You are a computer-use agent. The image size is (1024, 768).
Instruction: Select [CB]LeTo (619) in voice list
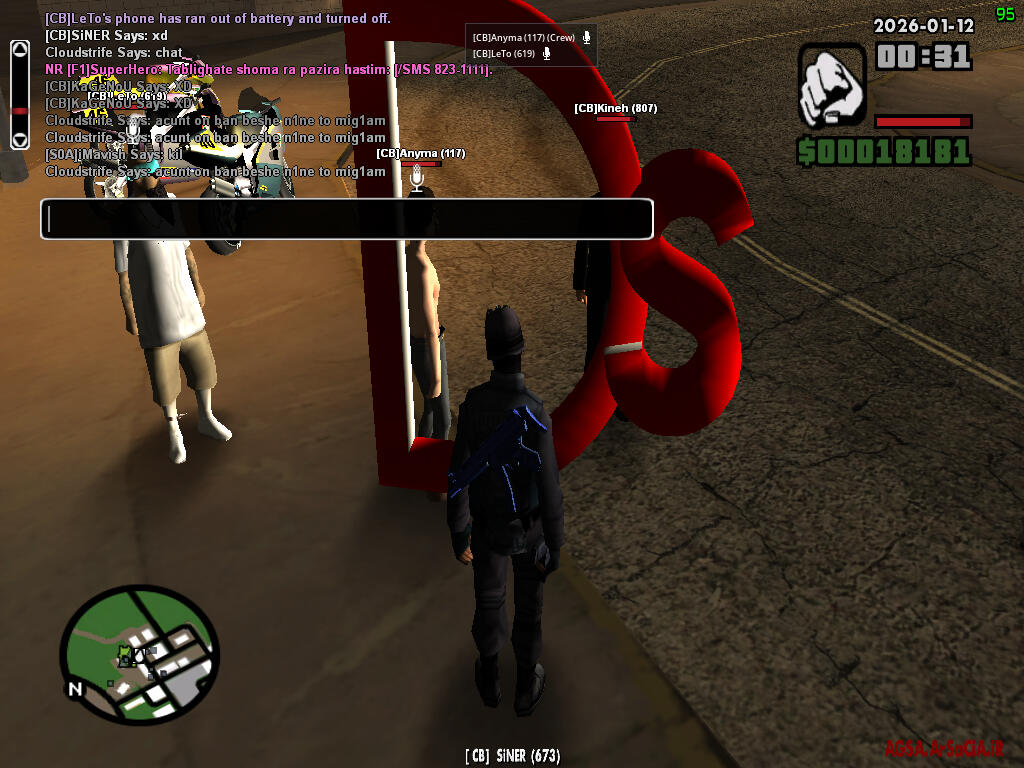pos(503,54)
